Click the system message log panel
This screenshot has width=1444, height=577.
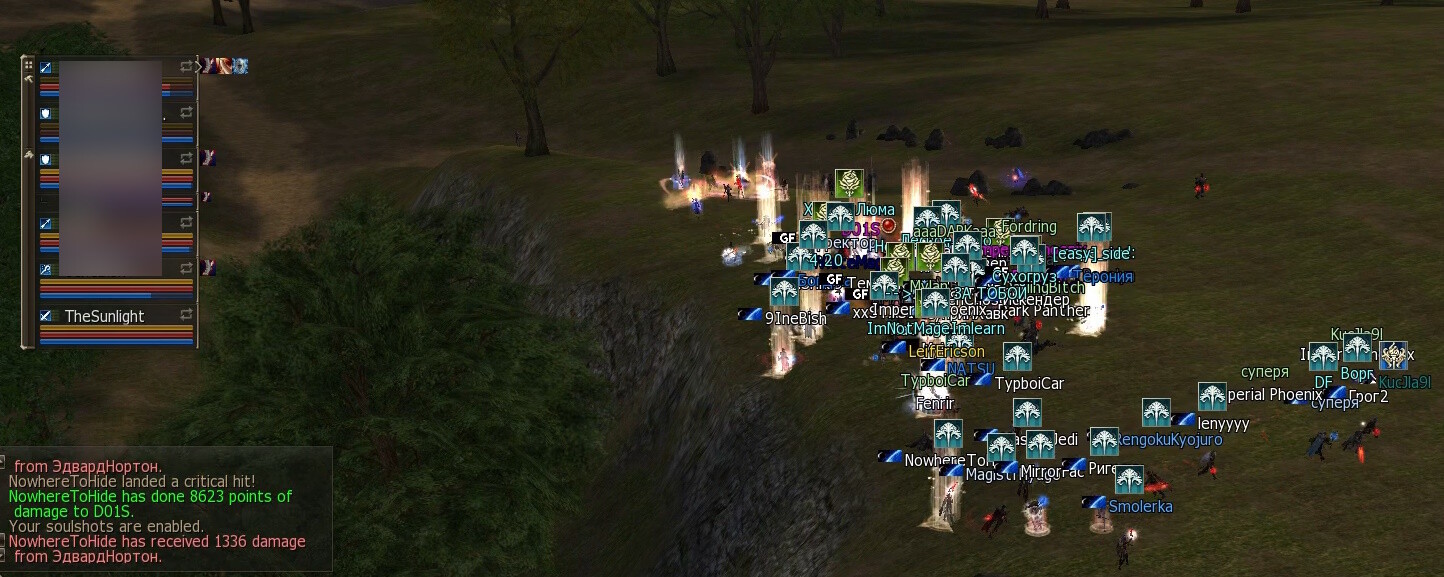point(165,510)
